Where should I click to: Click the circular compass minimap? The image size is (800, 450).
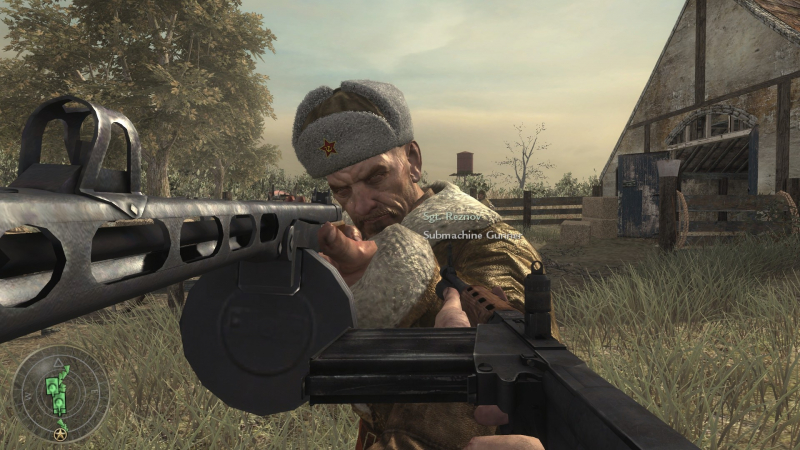60,393
